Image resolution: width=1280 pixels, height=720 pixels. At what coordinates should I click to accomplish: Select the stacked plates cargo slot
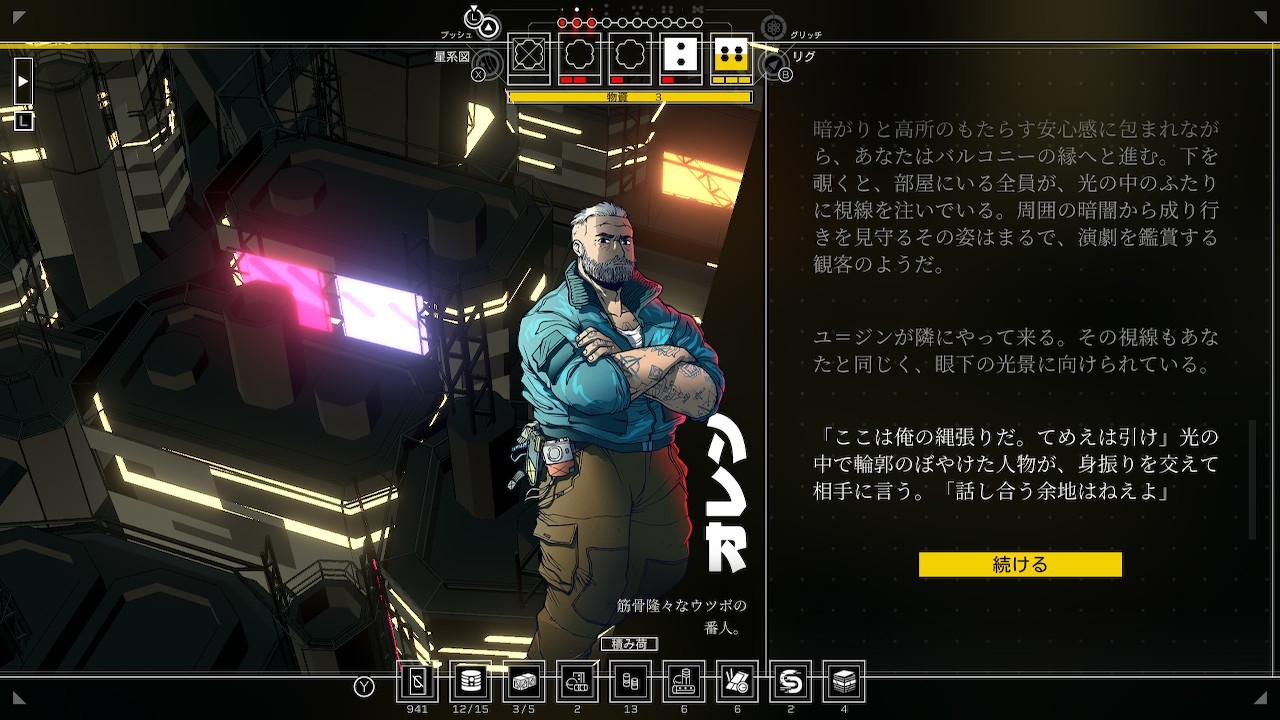point(844,682)
